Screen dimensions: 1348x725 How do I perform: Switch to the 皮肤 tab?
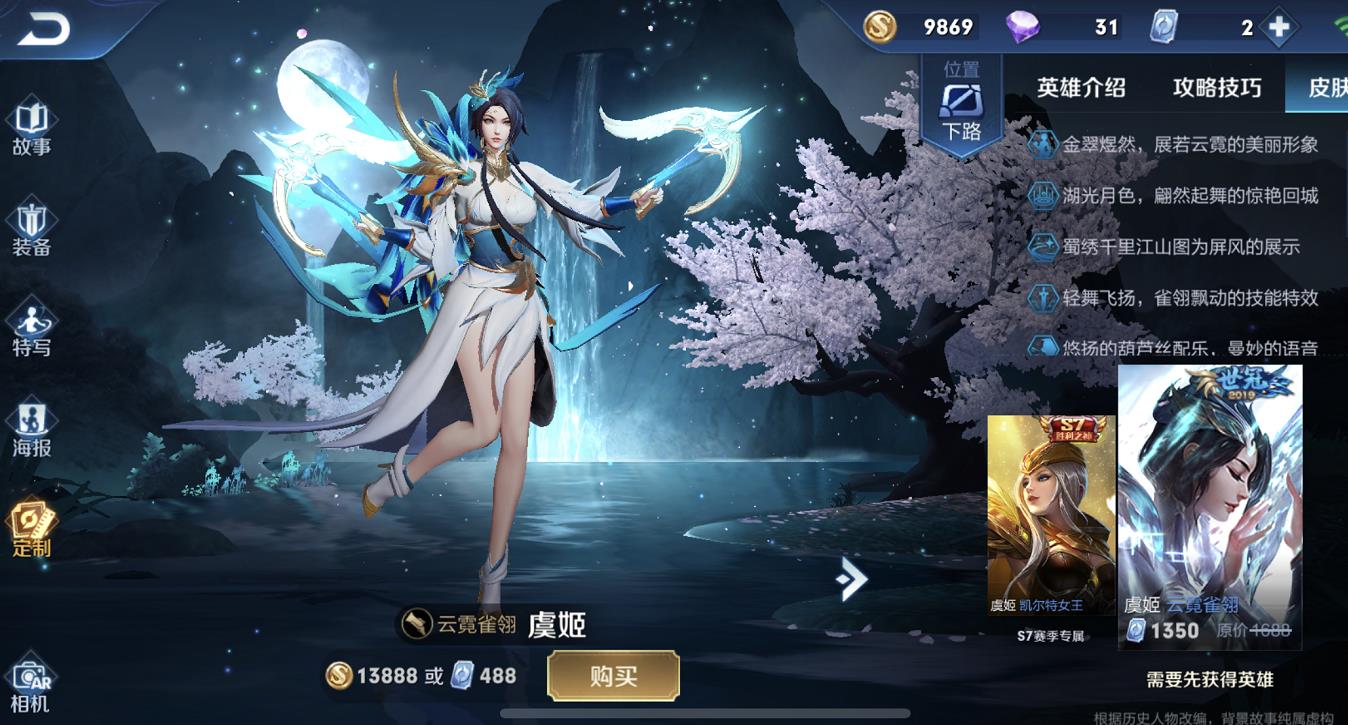(x=1327, y=88)
